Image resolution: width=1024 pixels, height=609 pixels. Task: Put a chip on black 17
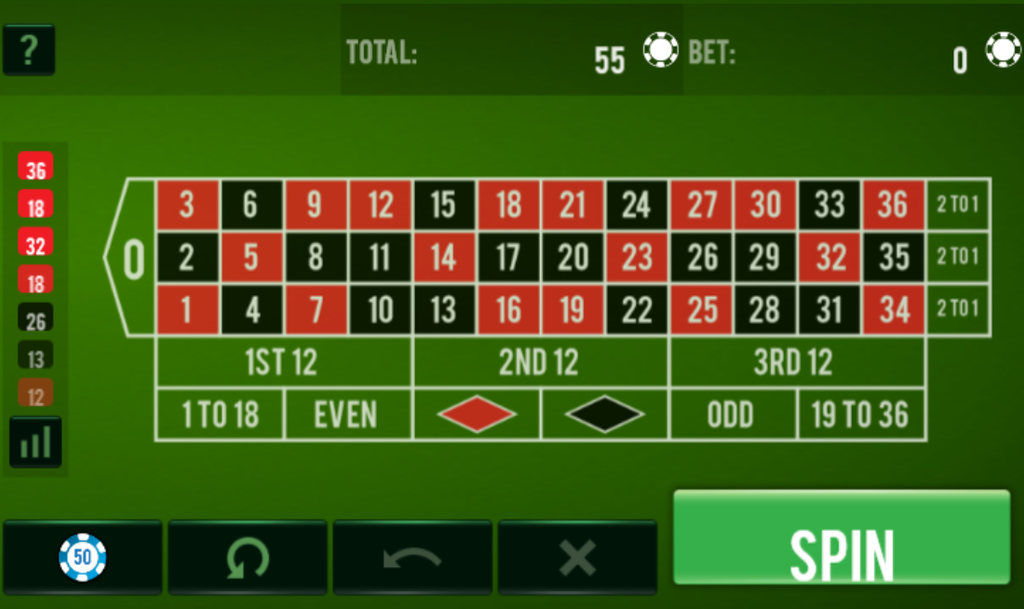tap(508, 257)
